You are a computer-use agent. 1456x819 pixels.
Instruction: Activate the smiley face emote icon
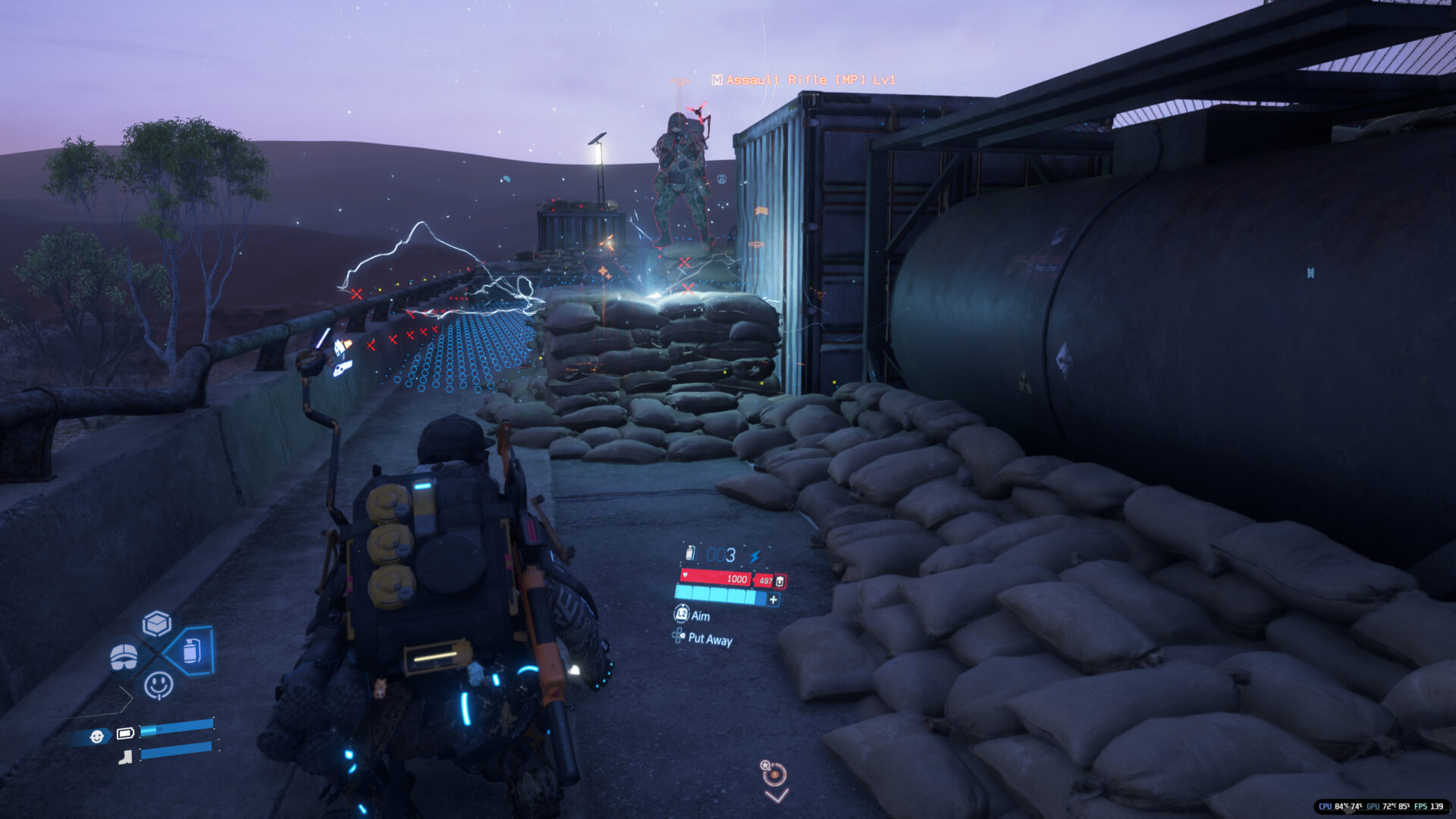pos(158,685)
